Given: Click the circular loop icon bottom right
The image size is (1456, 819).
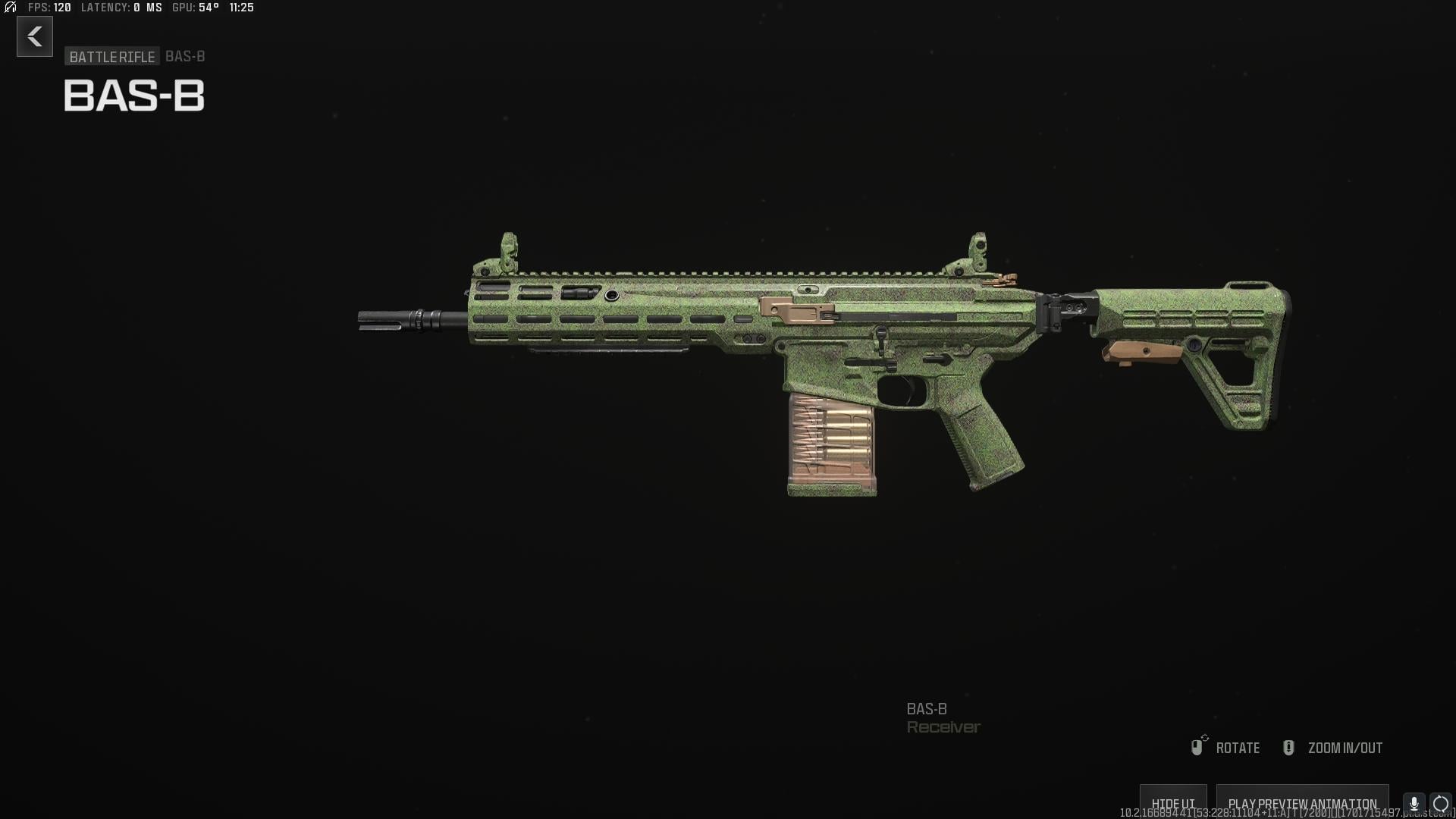Looking at the screenshot, I should [1439, 802].
